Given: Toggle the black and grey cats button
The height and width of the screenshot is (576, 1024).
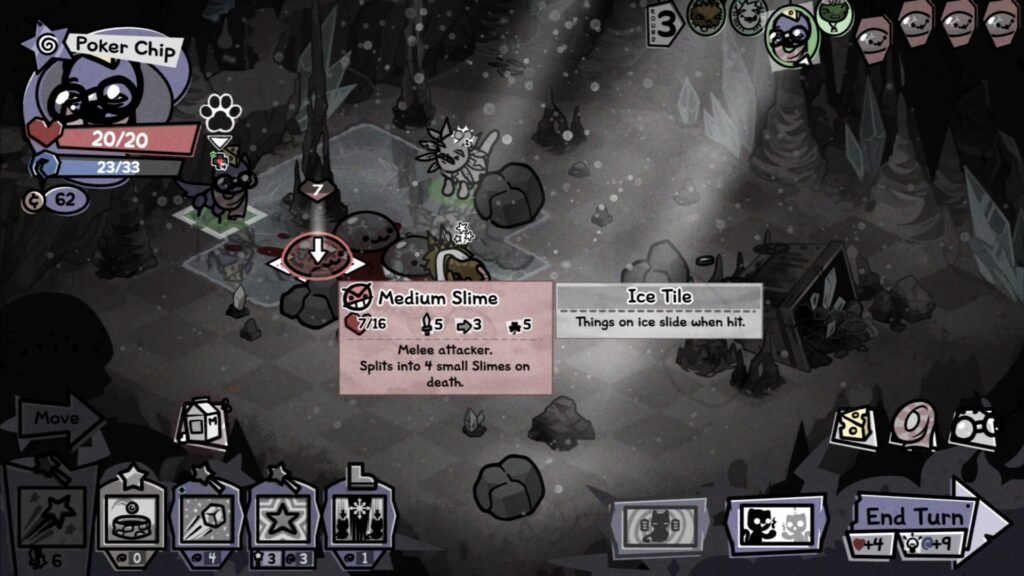Looking at the screenshot, I should [x=775, y=522].
